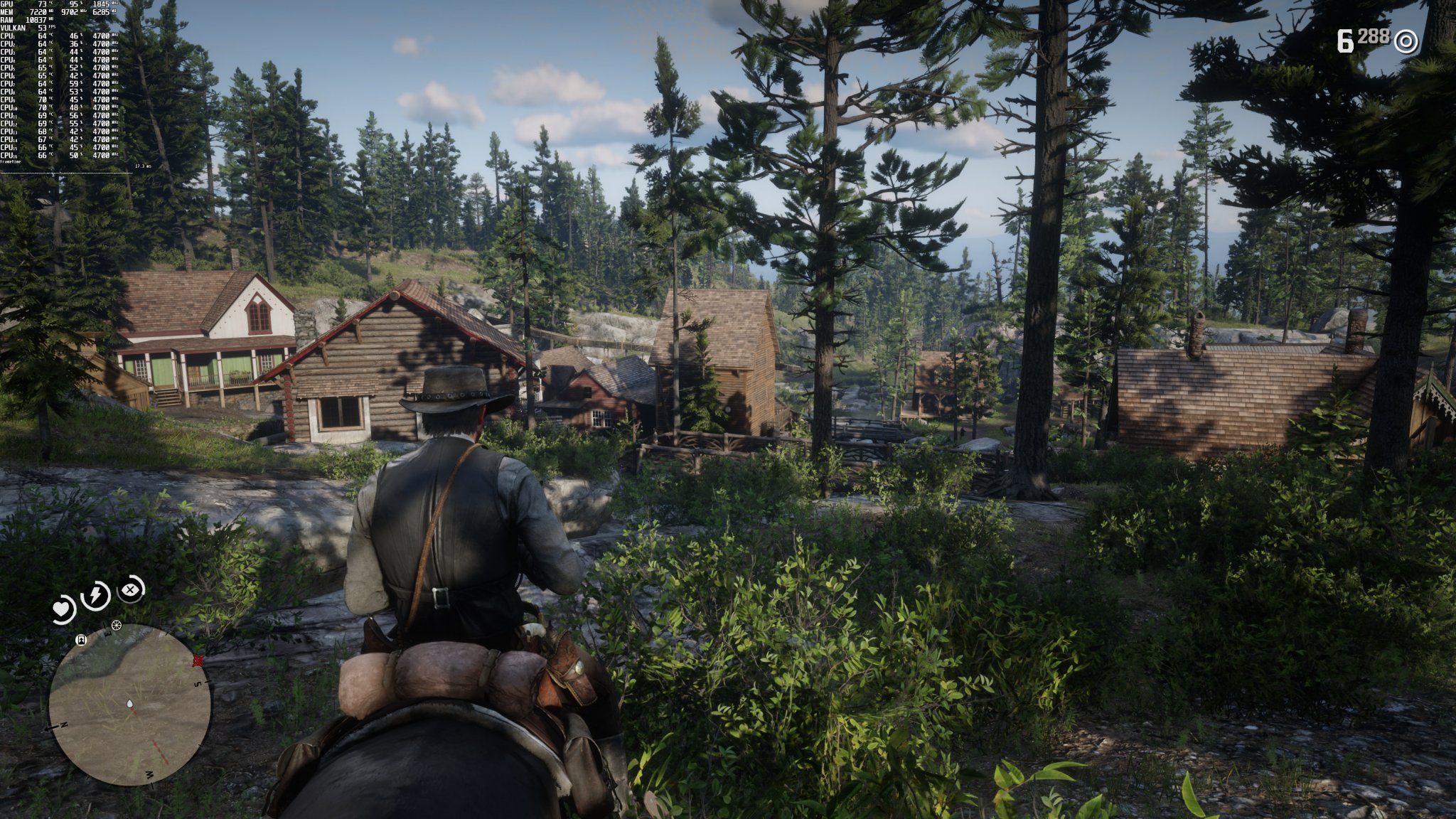Click the red enemy blip on the minimap
The image size is (1456, 819).
198,661
